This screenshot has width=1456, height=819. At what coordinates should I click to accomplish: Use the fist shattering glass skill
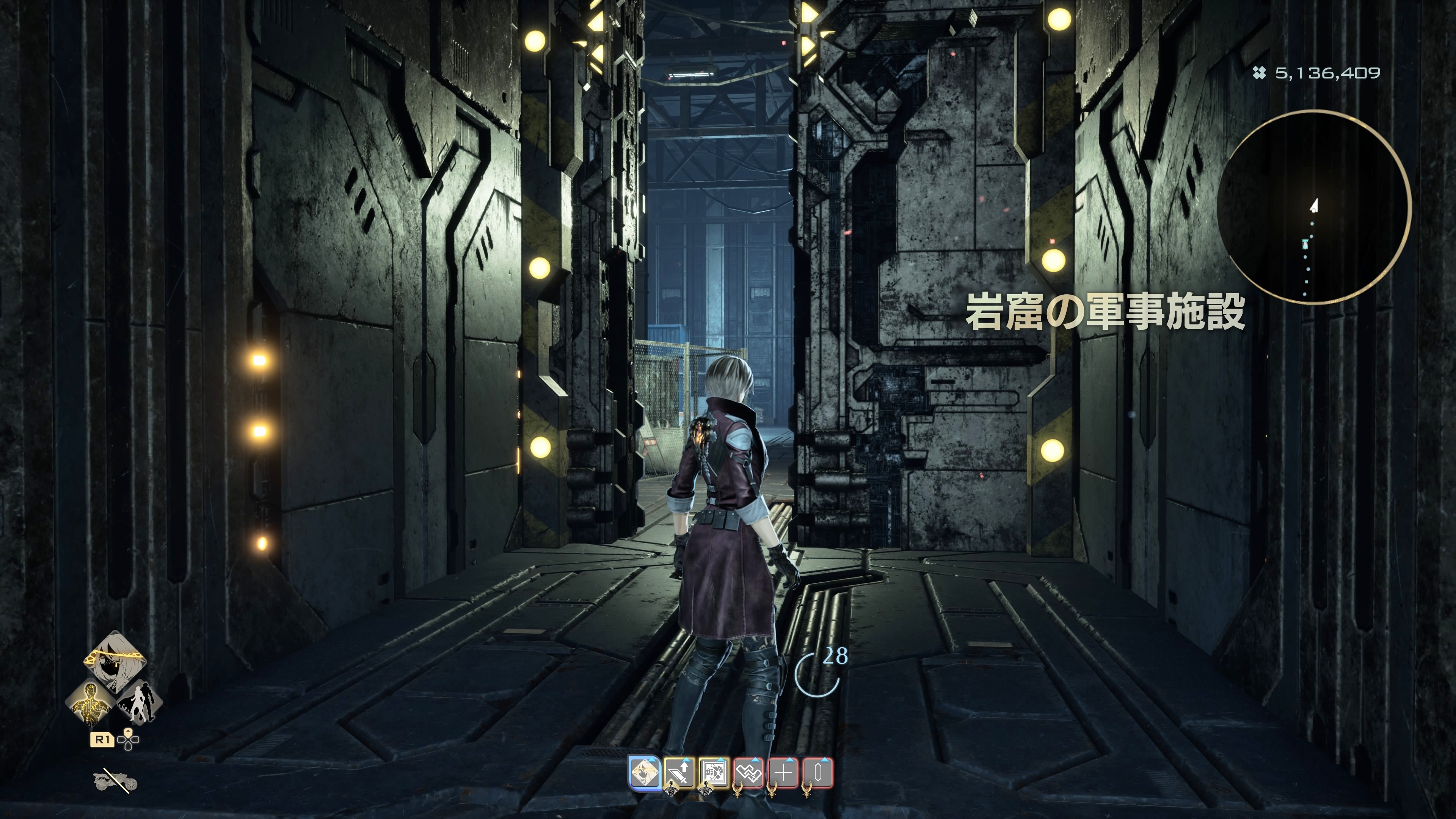click(714, 773)
